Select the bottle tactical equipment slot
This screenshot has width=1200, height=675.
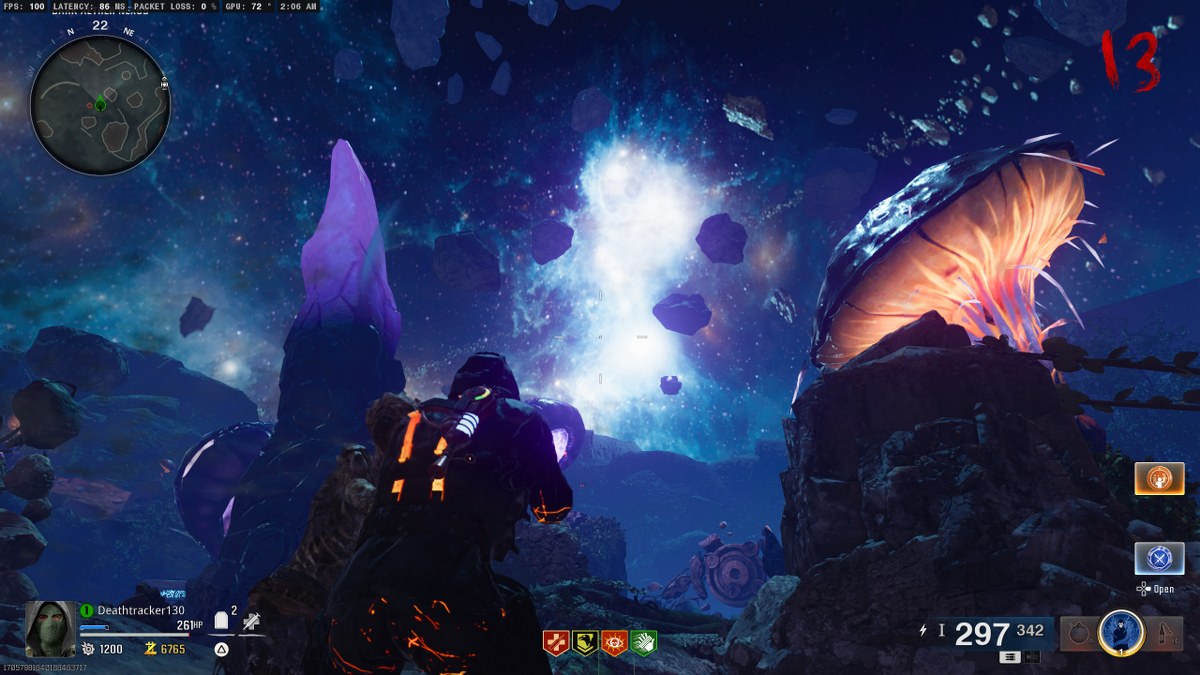1165,633
